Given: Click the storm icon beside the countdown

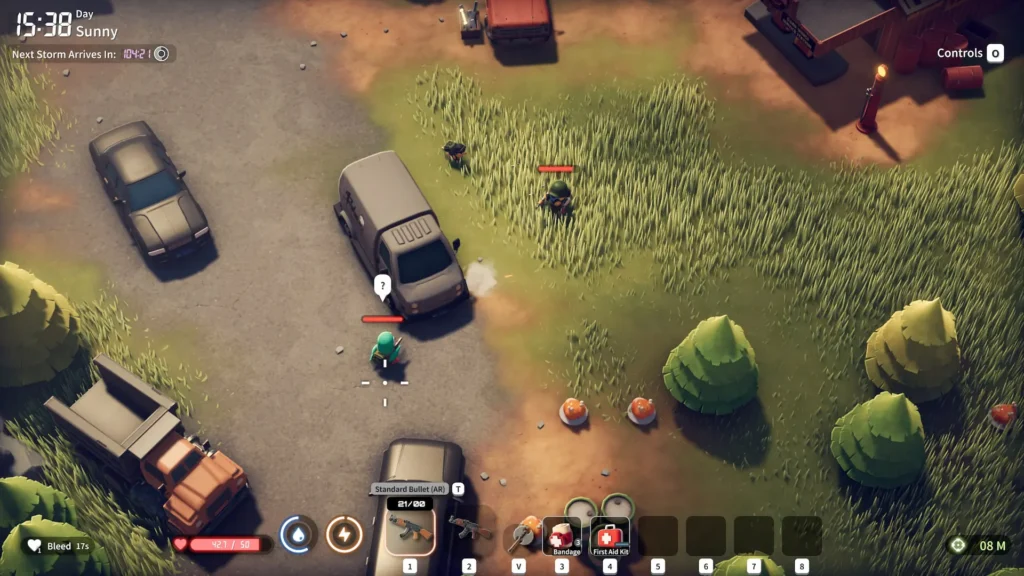Looking at the screenshot, I should pos(161,53).
